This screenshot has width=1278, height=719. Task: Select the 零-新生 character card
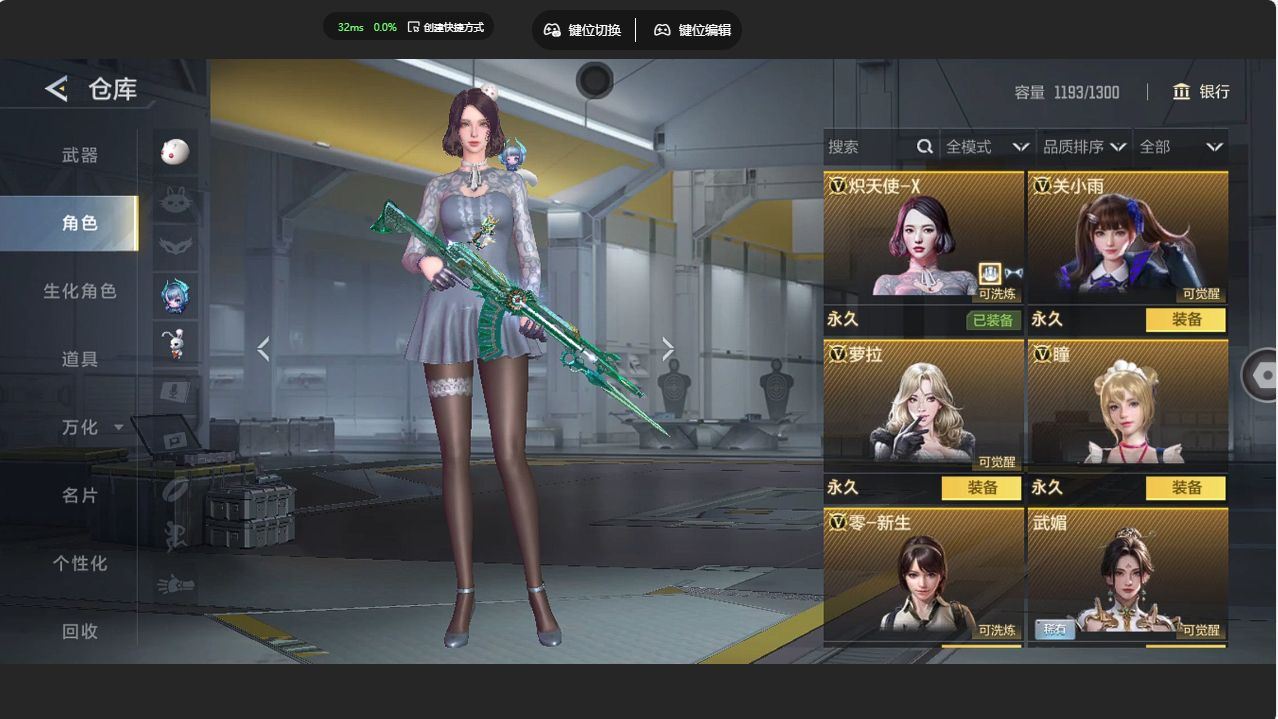click(x=923, y=575)
